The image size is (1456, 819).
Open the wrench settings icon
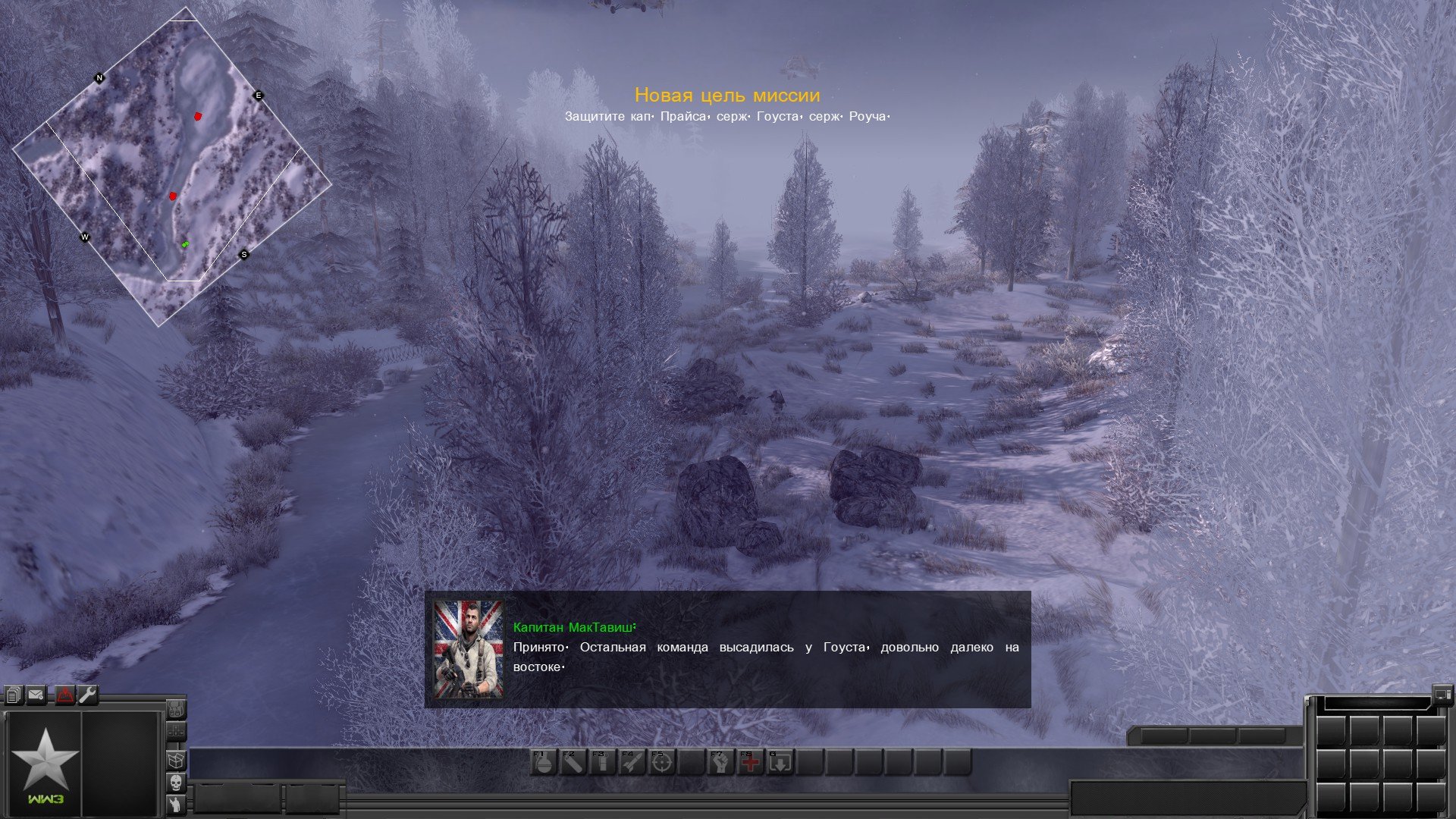coord(88,695)
